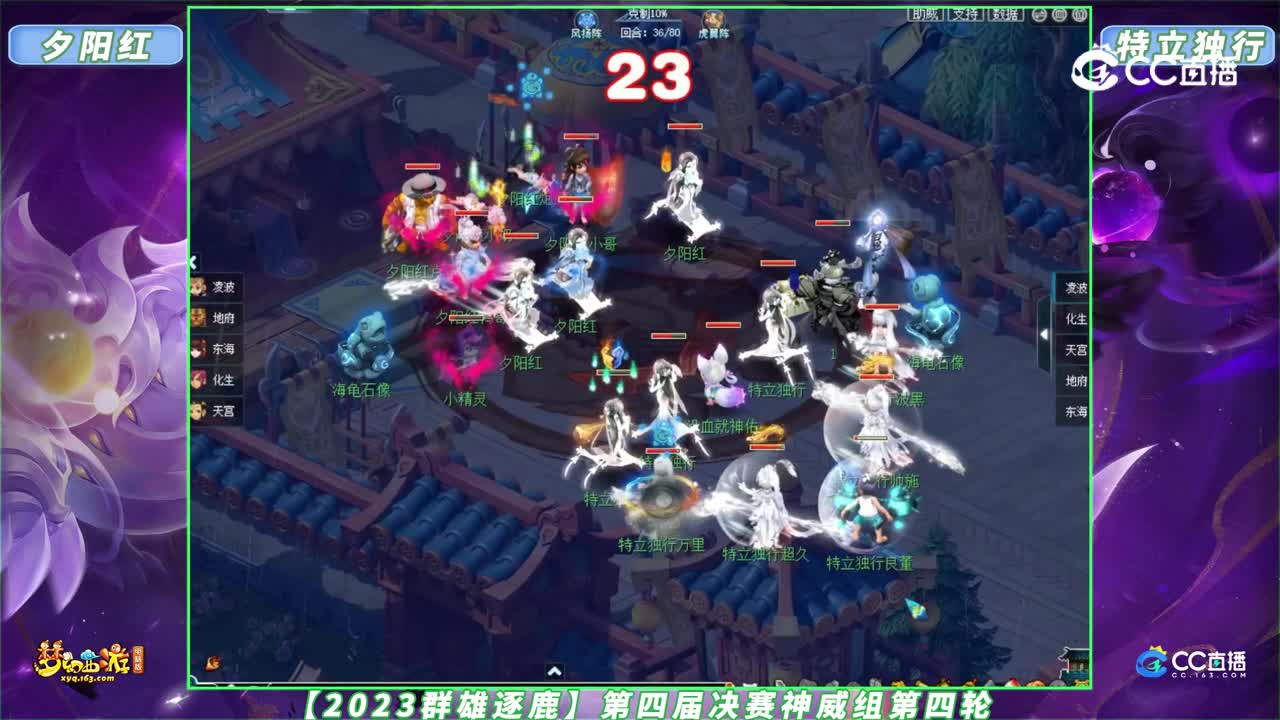This screenshot has width=1280, height=720.
Task: Select the 凌波 avatar icon on right sidebar
Action: click(x=1076, y=288)
